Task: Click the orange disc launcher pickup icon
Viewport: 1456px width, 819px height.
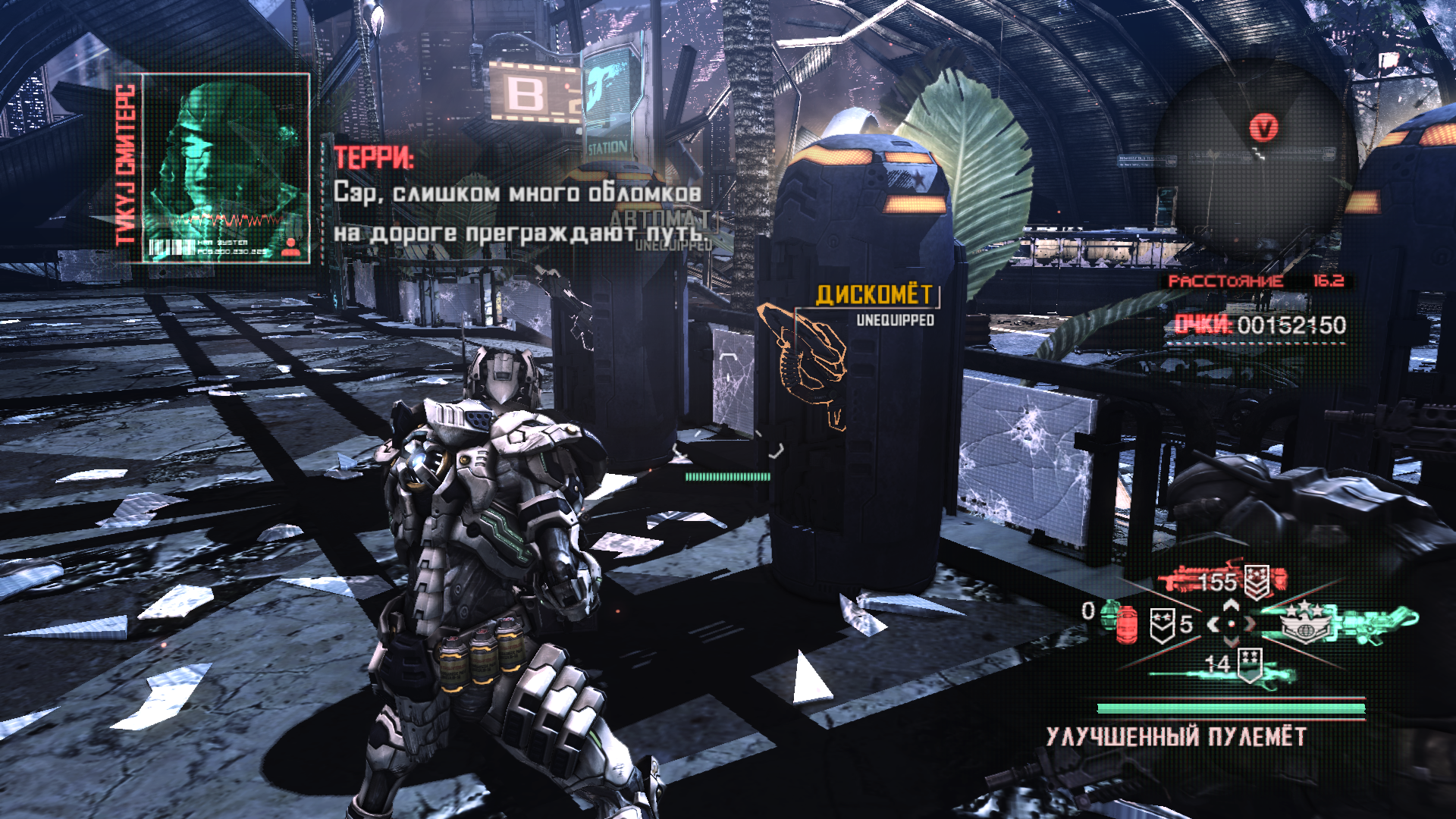Action: click(805, 359)
